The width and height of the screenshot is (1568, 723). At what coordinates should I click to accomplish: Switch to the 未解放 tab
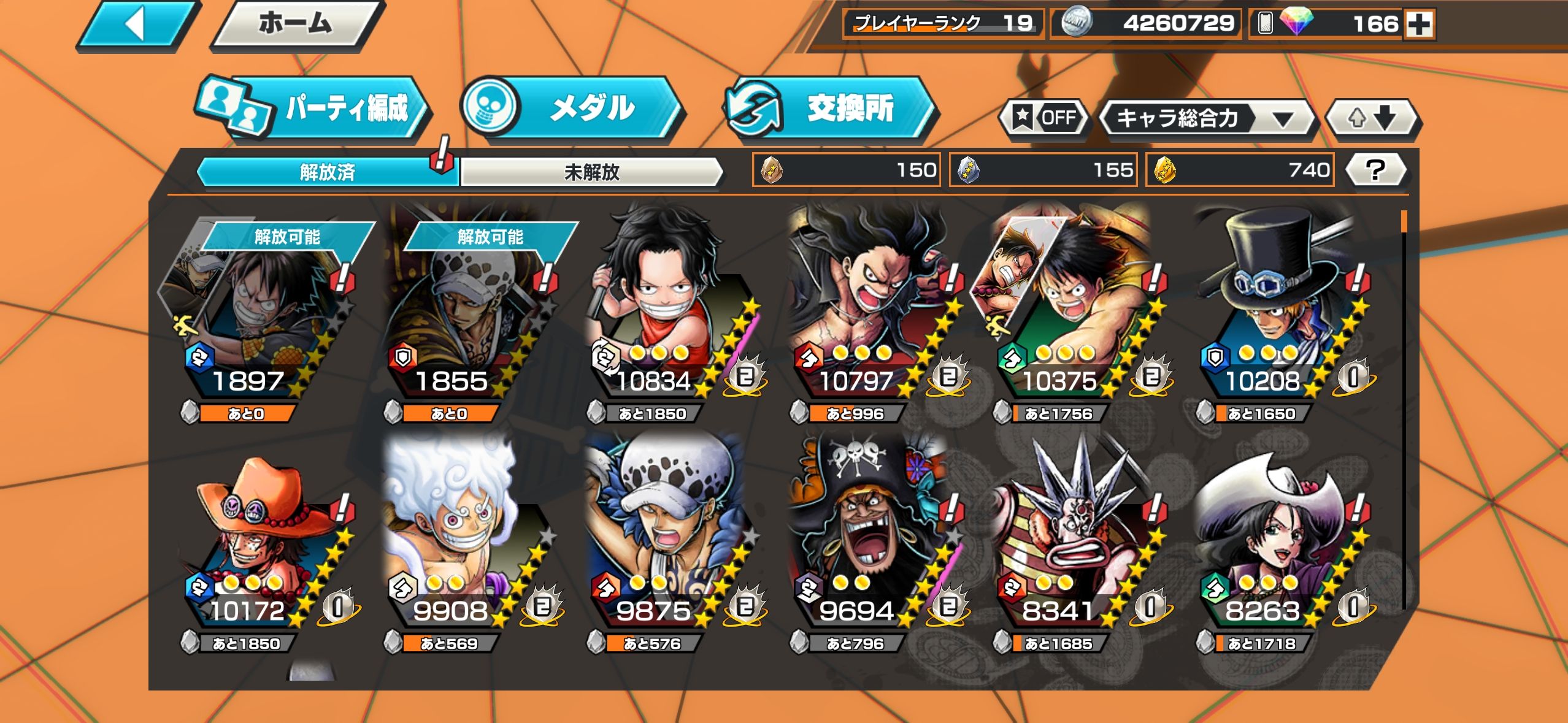[x=591, y=172]
